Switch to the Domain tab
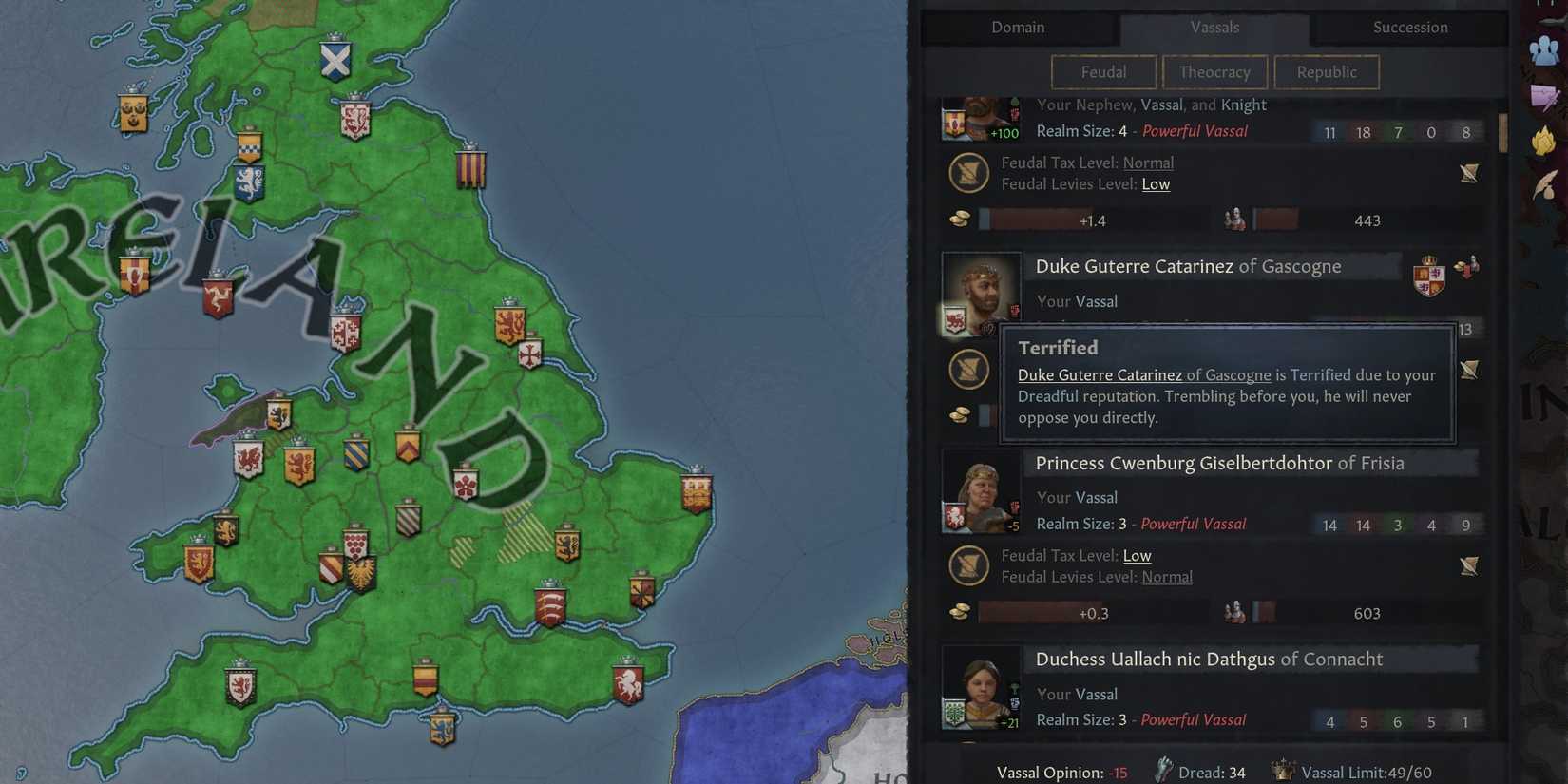The width and height of the screenshot is (1568, 784). [x=1018, y=28]
